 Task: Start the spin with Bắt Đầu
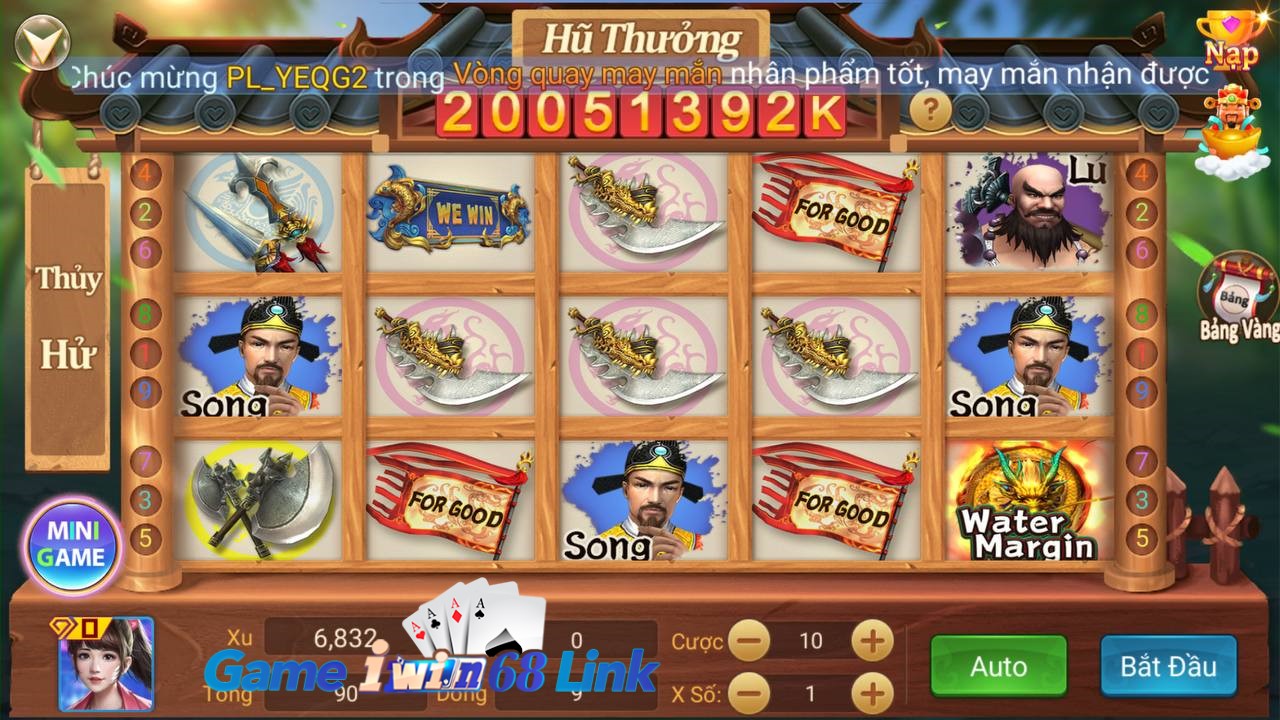[x=1168, y=666]
